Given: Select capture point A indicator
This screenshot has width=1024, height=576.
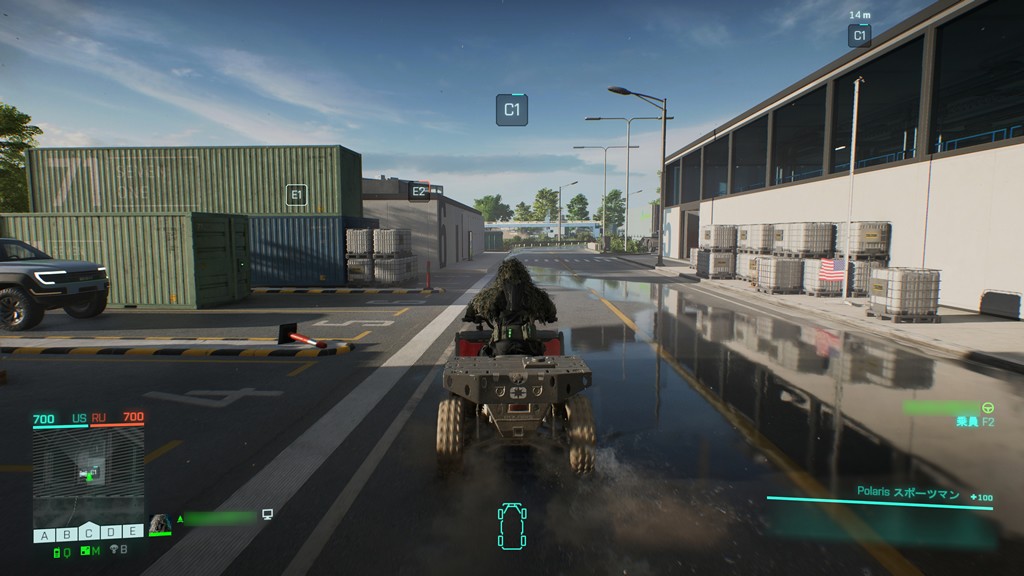Looking at the screenshot, I should pyautogui.click(x=44, y=535).
